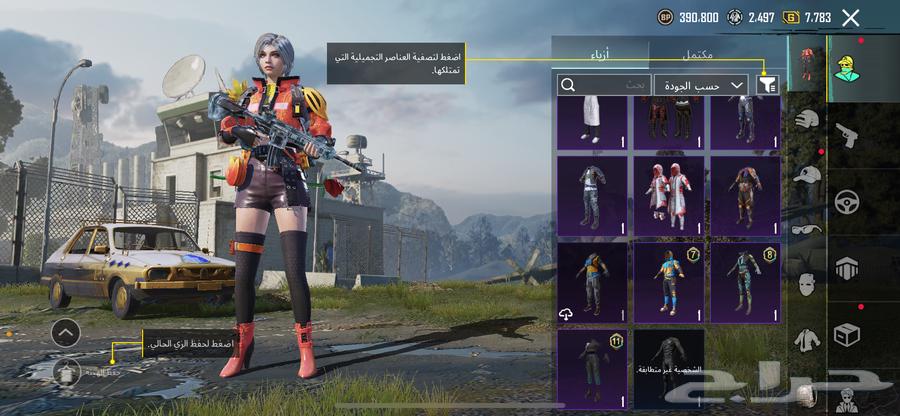The height and width of the screenshot is (416, 900).
Task: Click the filter funnel button
Action: [x=768, y=86]
